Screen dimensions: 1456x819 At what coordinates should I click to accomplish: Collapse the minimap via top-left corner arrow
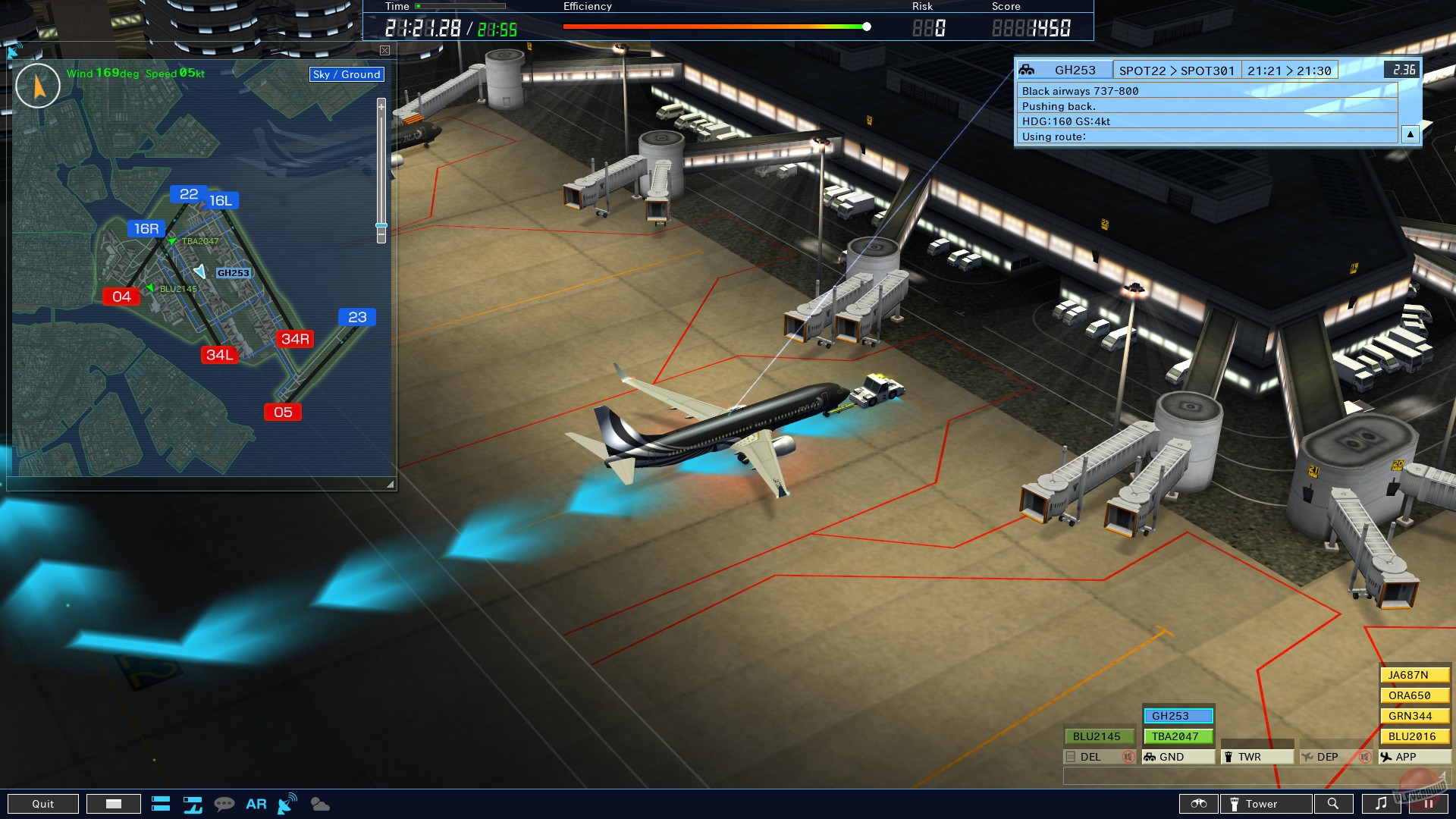pos(14,50)
